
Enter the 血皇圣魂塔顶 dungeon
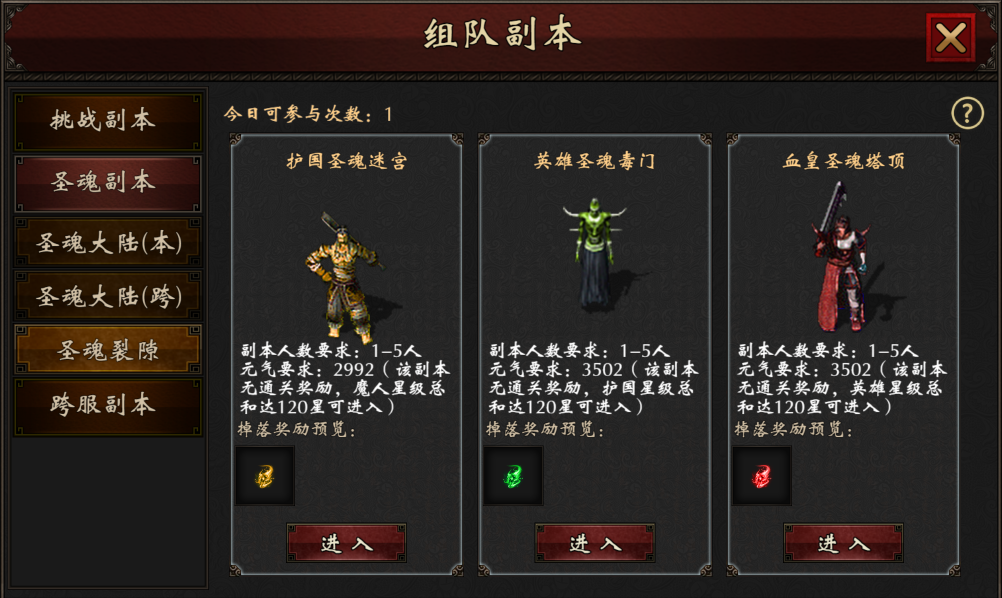point(843,543)
